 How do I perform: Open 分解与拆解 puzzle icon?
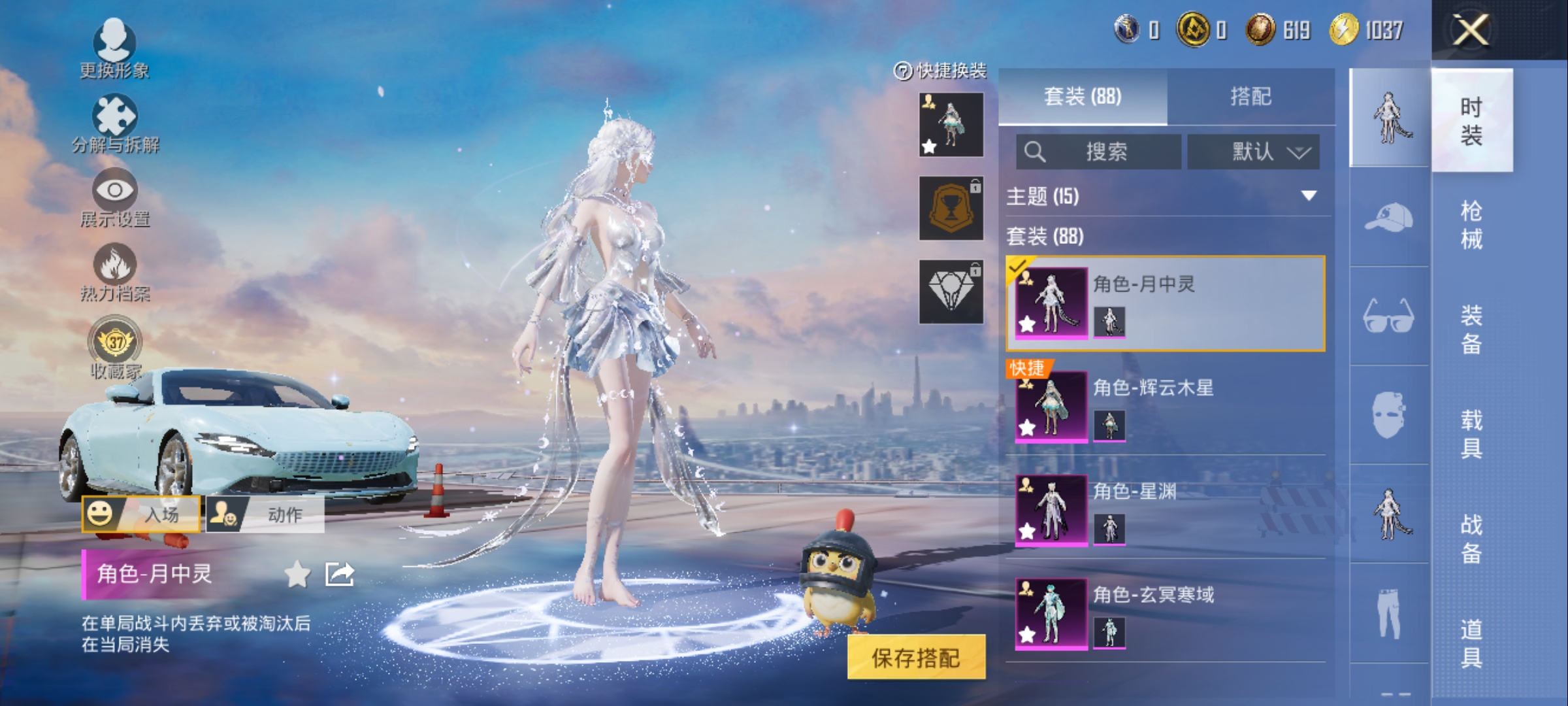[x=115, y=122]
